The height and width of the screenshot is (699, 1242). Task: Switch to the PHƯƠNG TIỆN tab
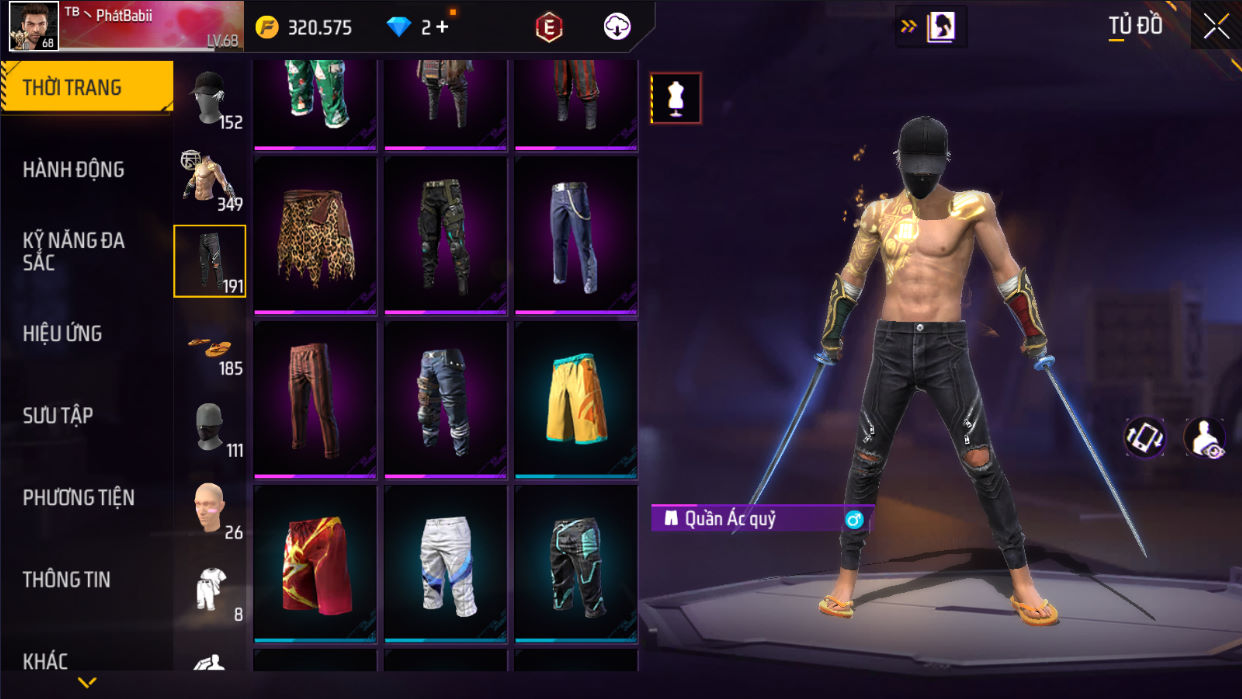(78, 498)
